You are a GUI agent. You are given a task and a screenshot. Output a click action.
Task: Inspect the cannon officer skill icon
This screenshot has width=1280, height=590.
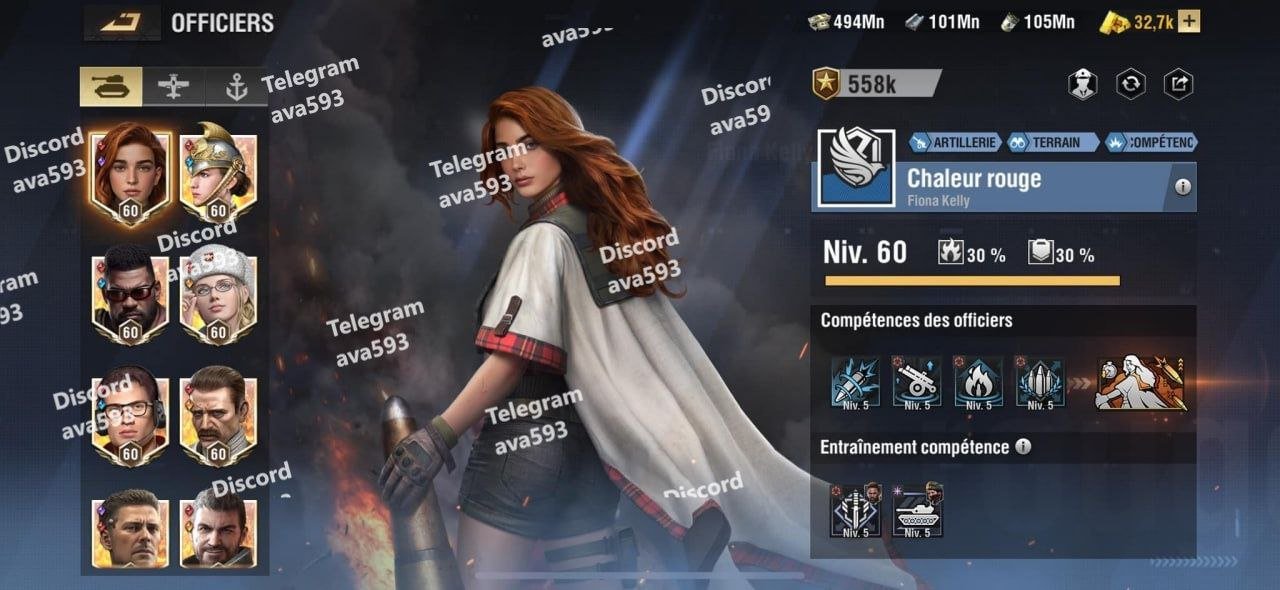point(918,383)
